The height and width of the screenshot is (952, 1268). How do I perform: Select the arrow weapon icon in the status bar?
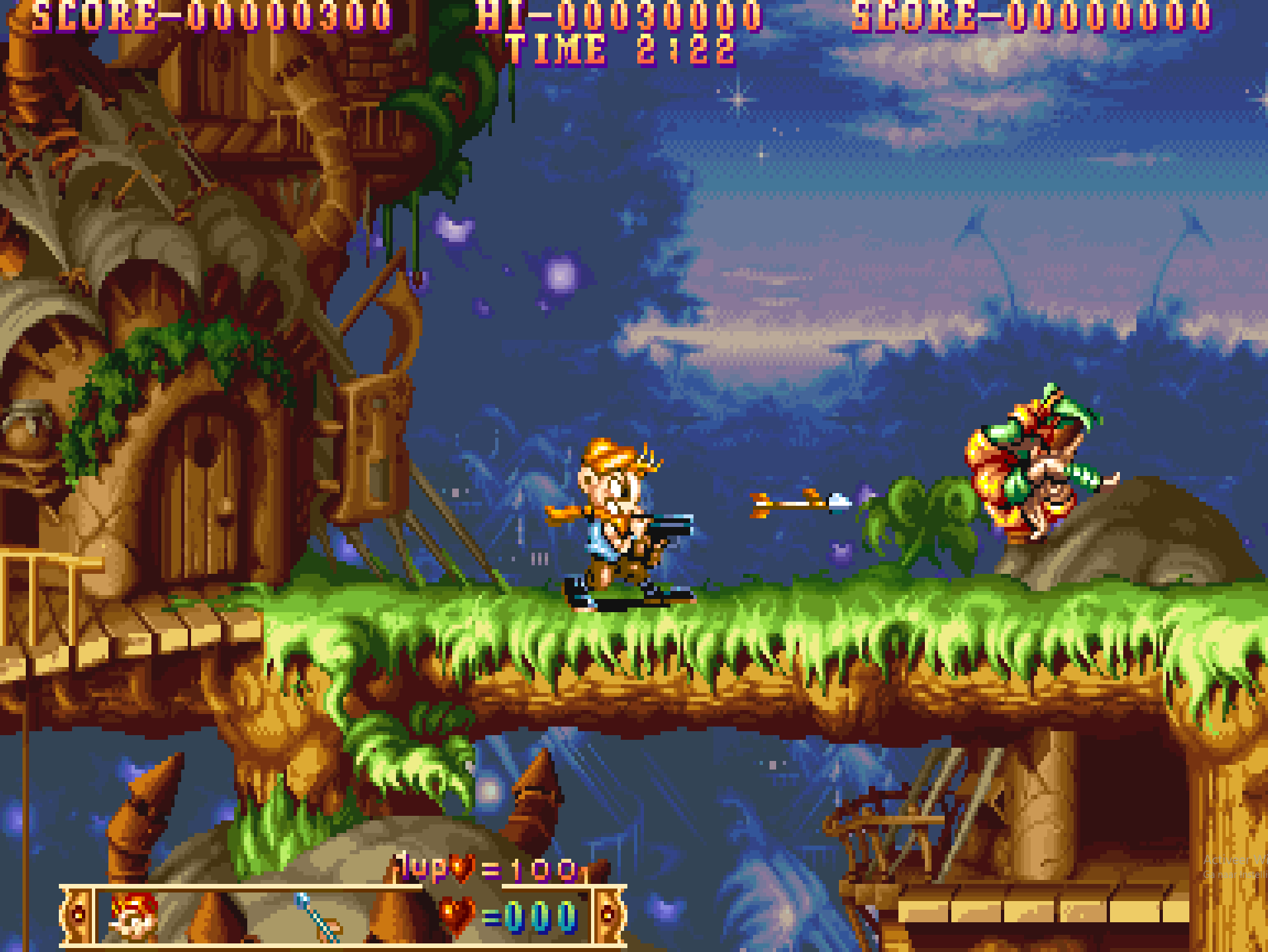click(x=319, y=916)
